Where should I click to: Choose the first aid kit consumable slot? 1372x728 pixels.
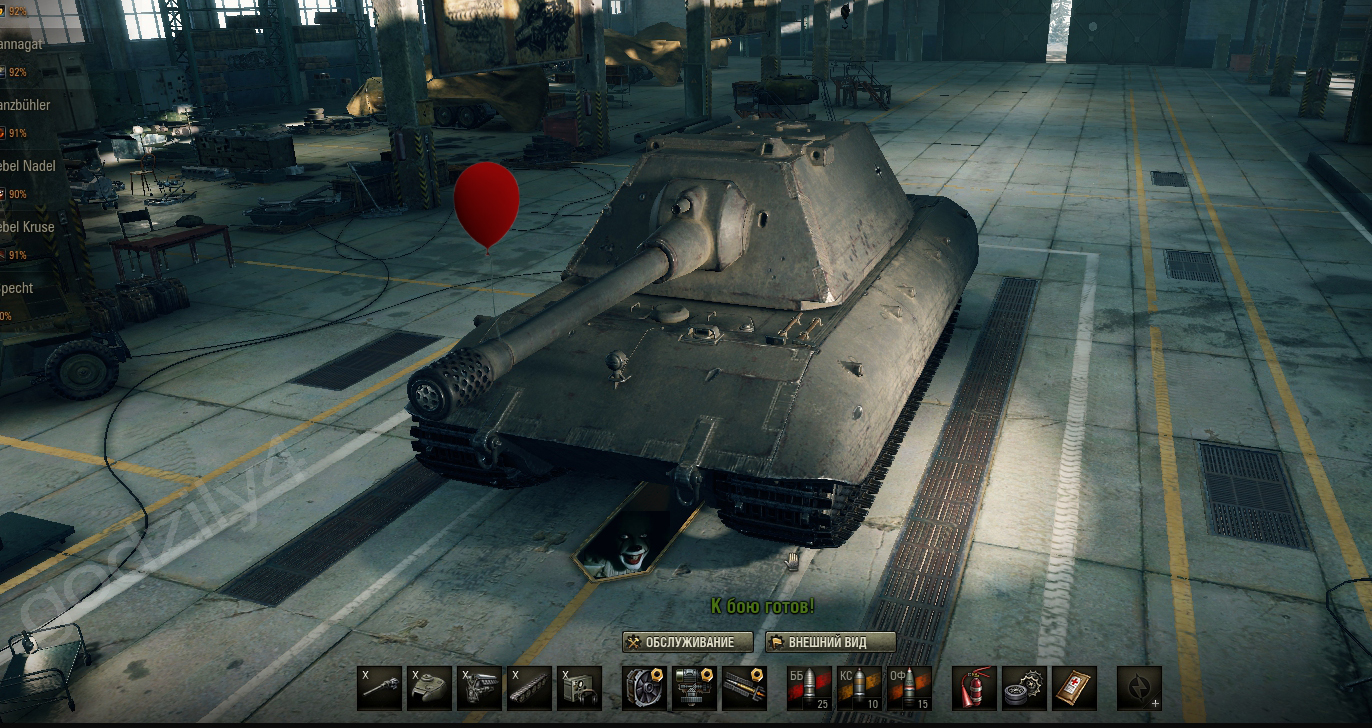pos(1074,688)
